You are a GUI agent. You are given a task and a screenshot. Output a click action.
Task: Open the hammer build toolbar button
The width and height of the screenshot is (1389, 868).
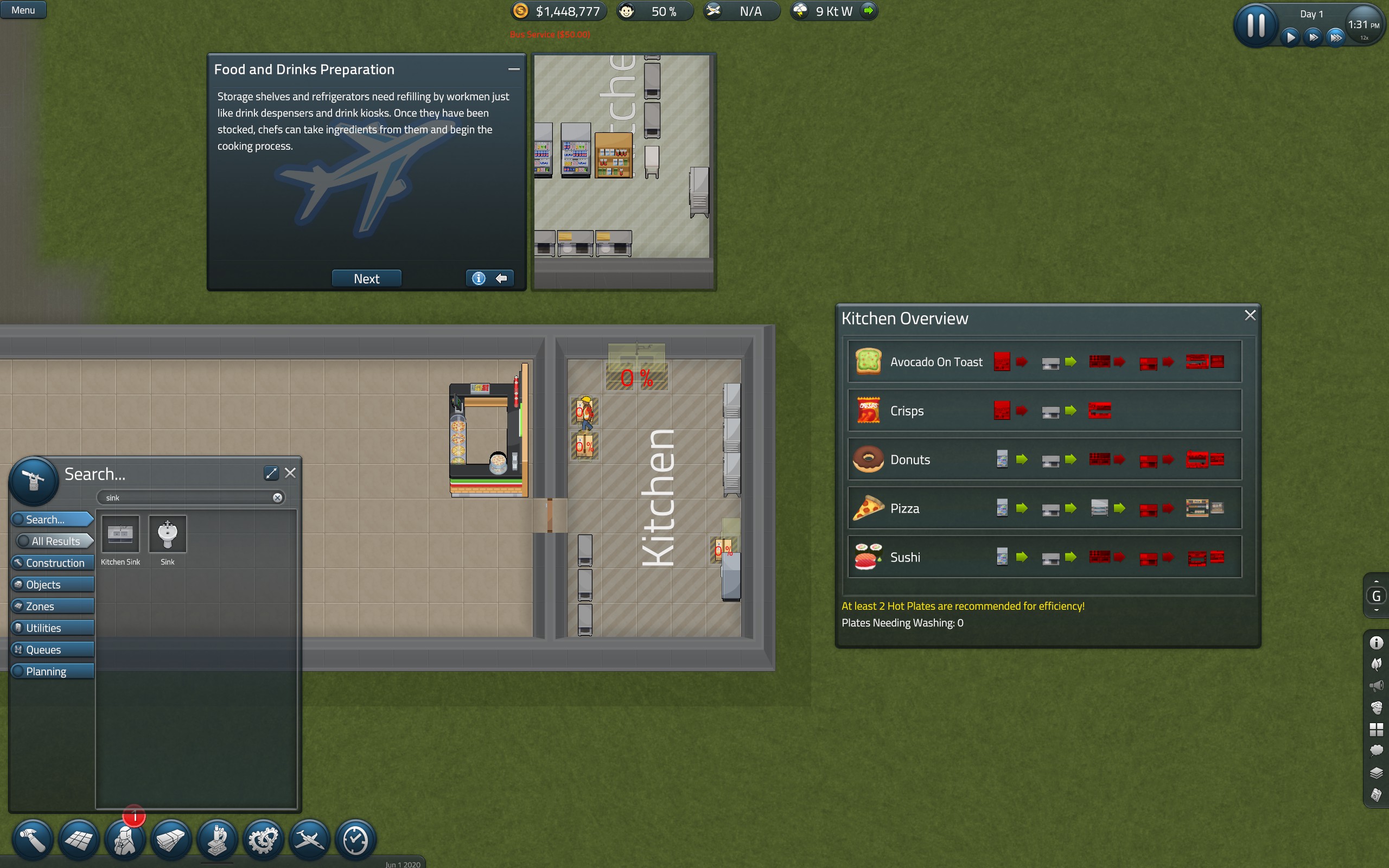point(33,840)
